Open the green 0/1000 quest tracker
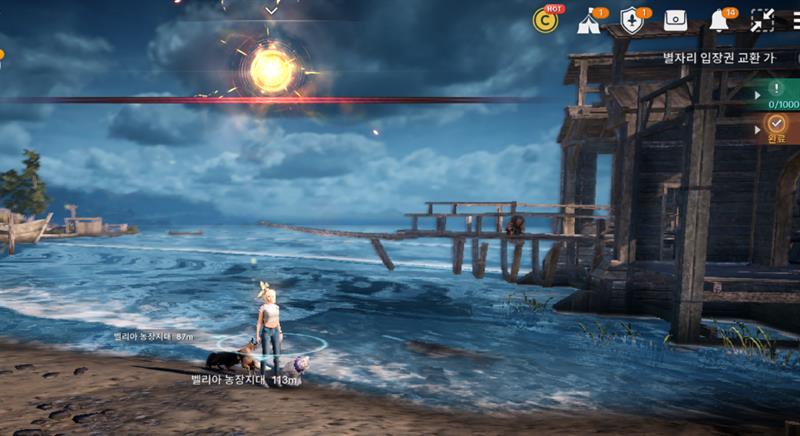Image resolution: width=800 pixels, height=436 pixels. click(777, 94)
